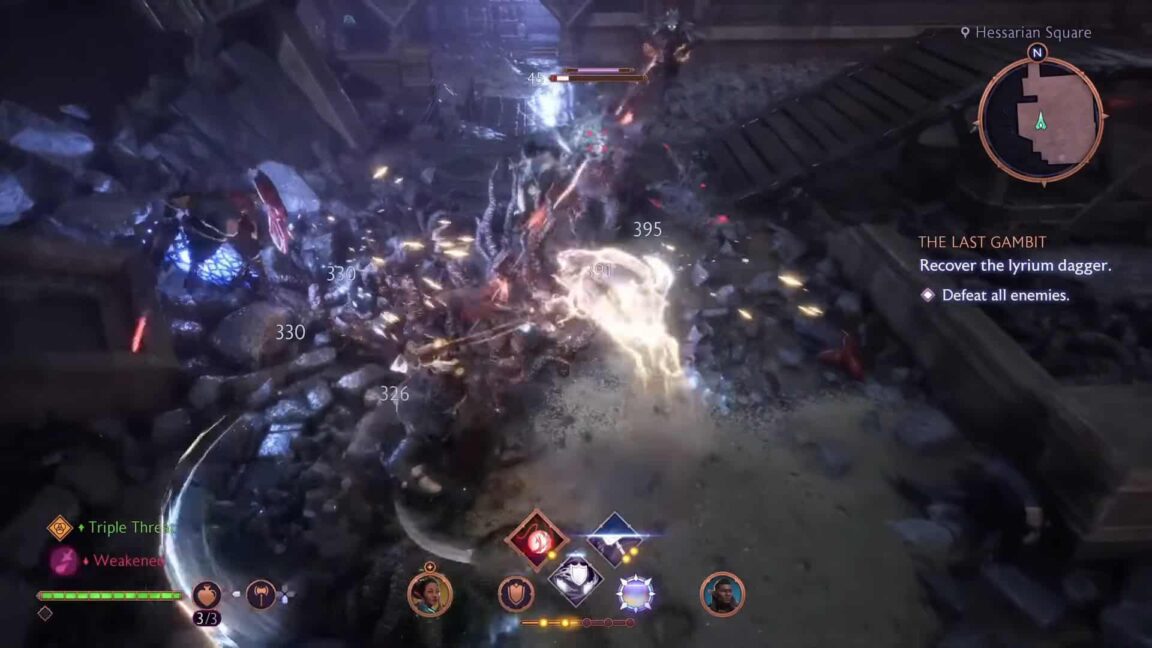Click the Weakened status icon
Screen dimensions: 1152x648
pos(64,561)
